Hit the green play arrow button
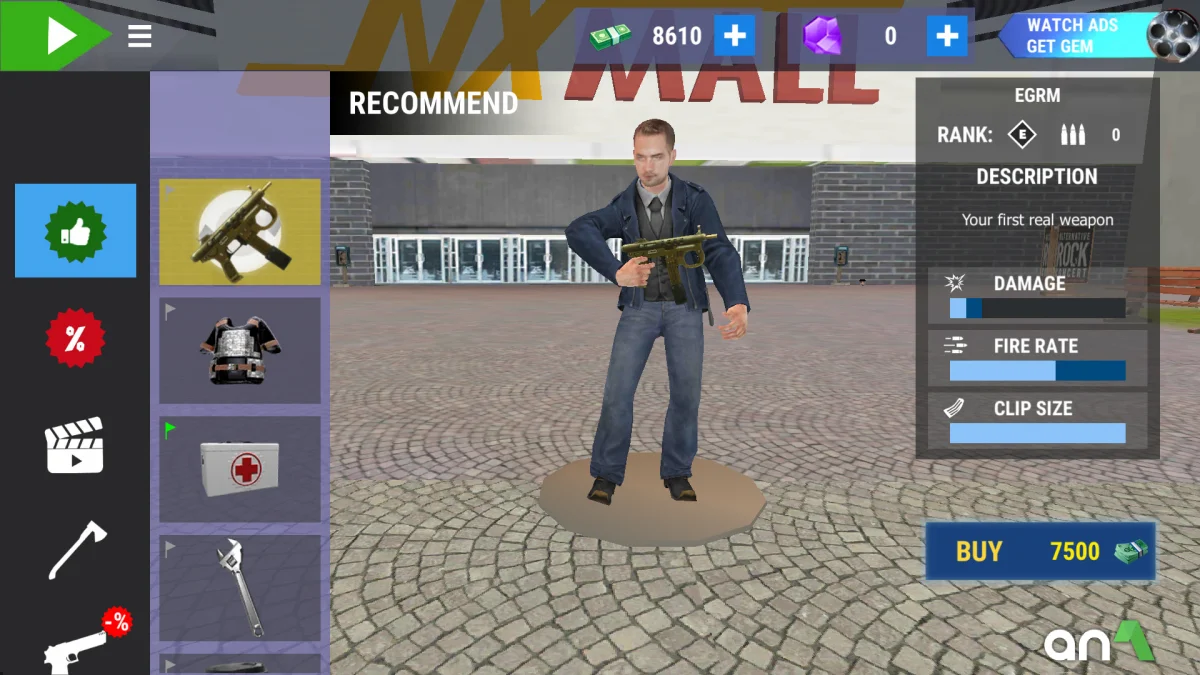Viewport: 1200px width, 675px height. coord(55,36)
